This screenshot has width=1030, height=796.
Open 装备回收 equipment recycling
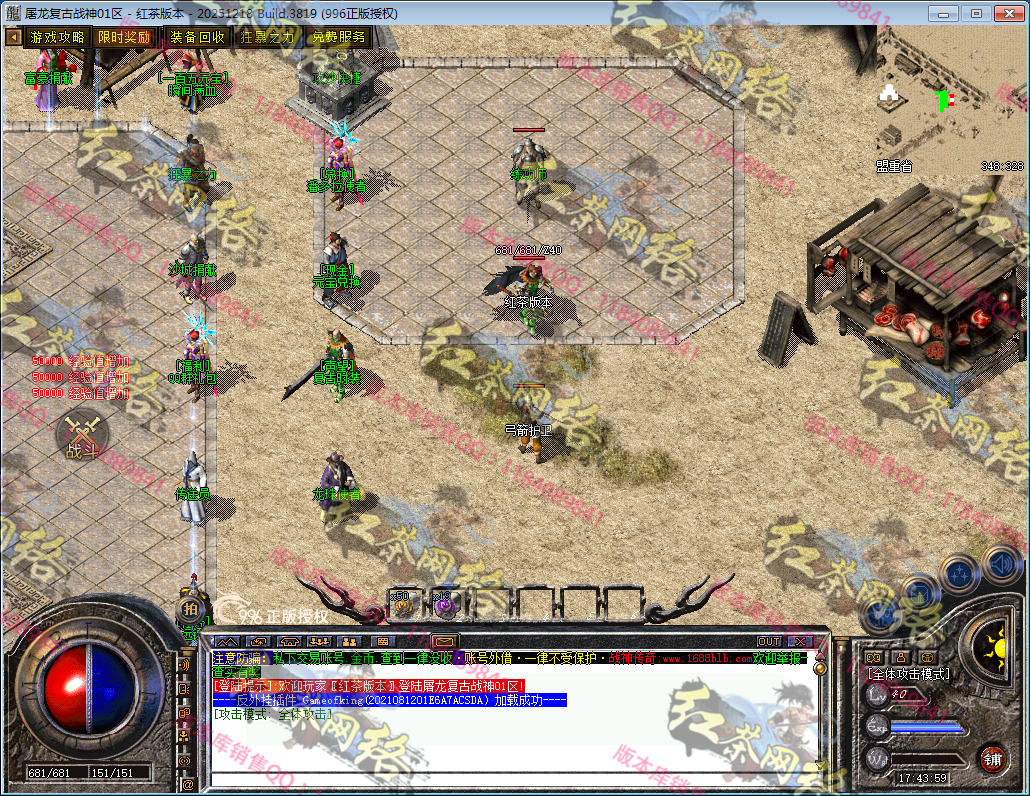point(197,37)
